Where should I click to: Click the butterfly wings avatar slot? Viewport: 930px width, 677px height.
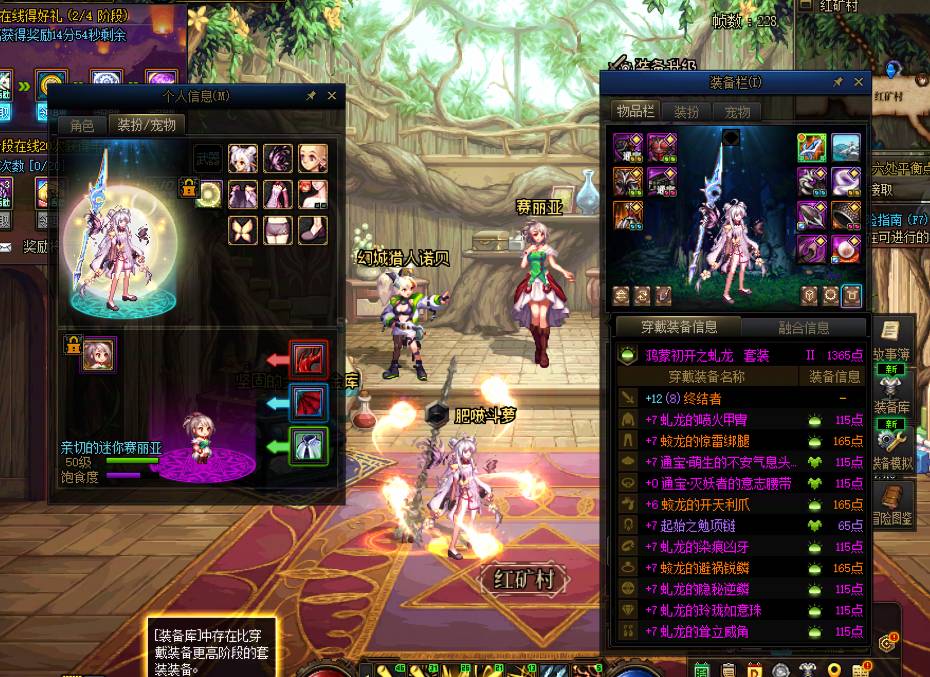coord(243,229)
